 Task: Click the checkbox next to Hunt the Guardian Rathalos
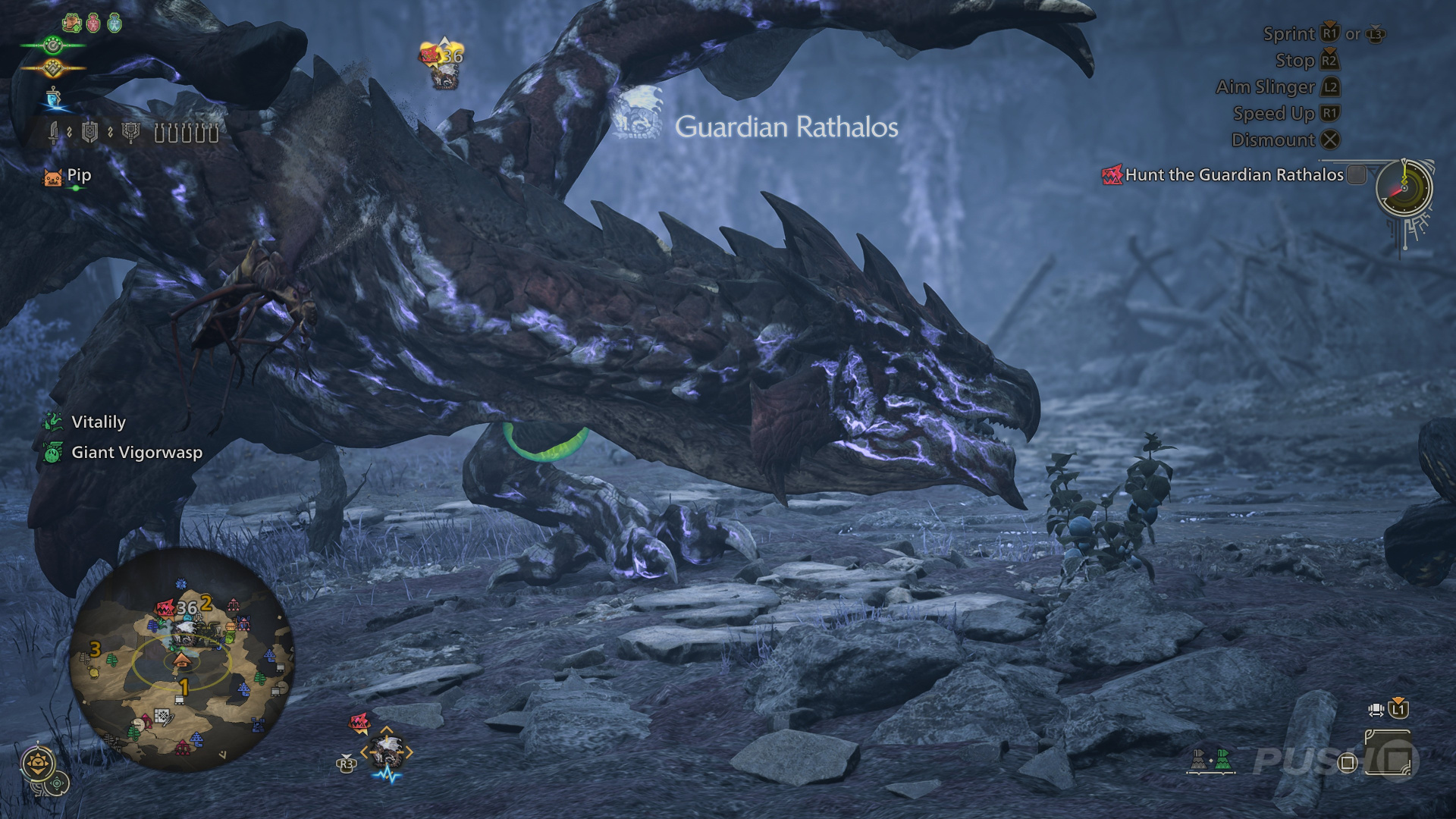pyautogui.click(x=1358, y=174)
